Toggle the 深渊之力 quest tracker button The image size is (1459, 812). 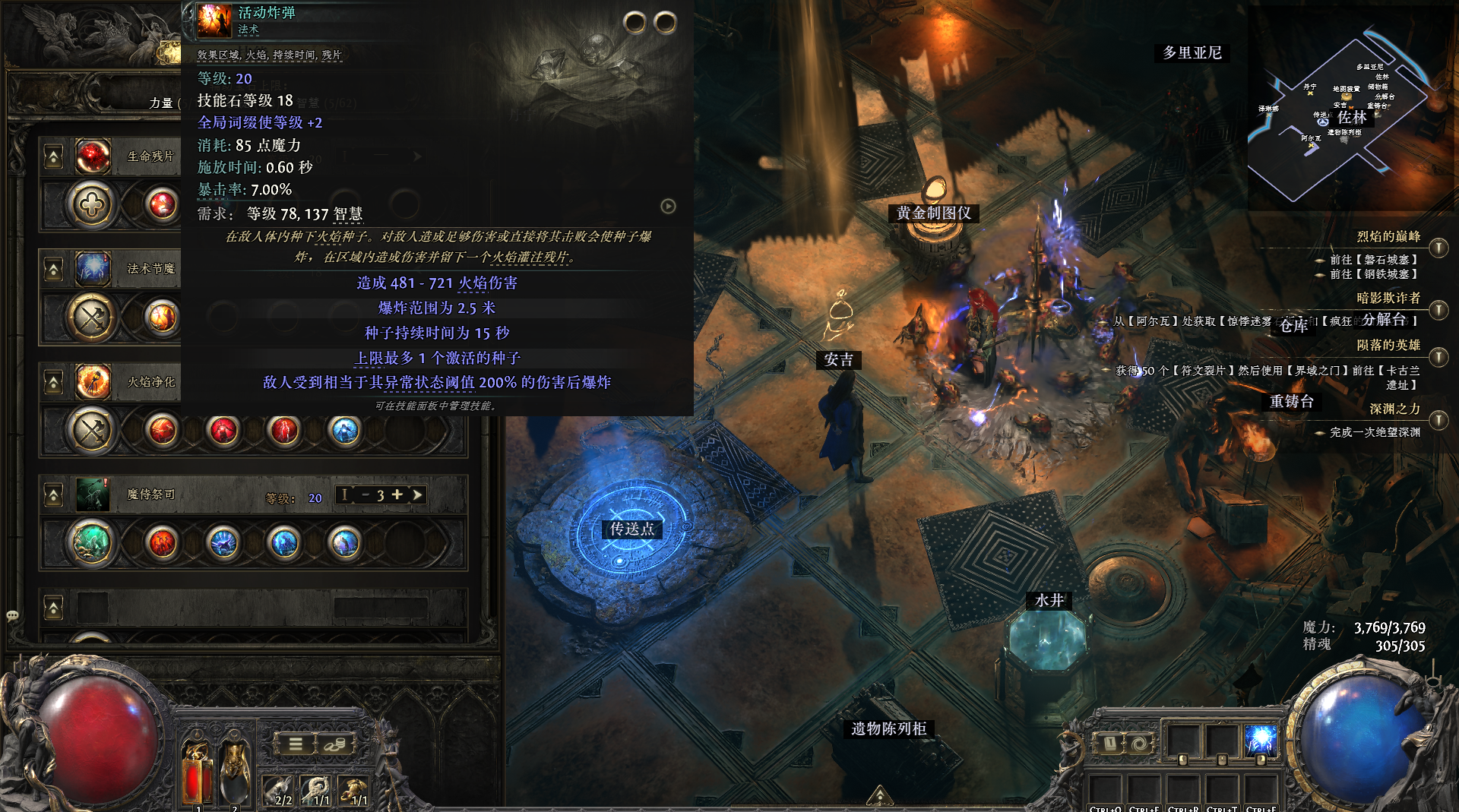tap(1438, 420)
